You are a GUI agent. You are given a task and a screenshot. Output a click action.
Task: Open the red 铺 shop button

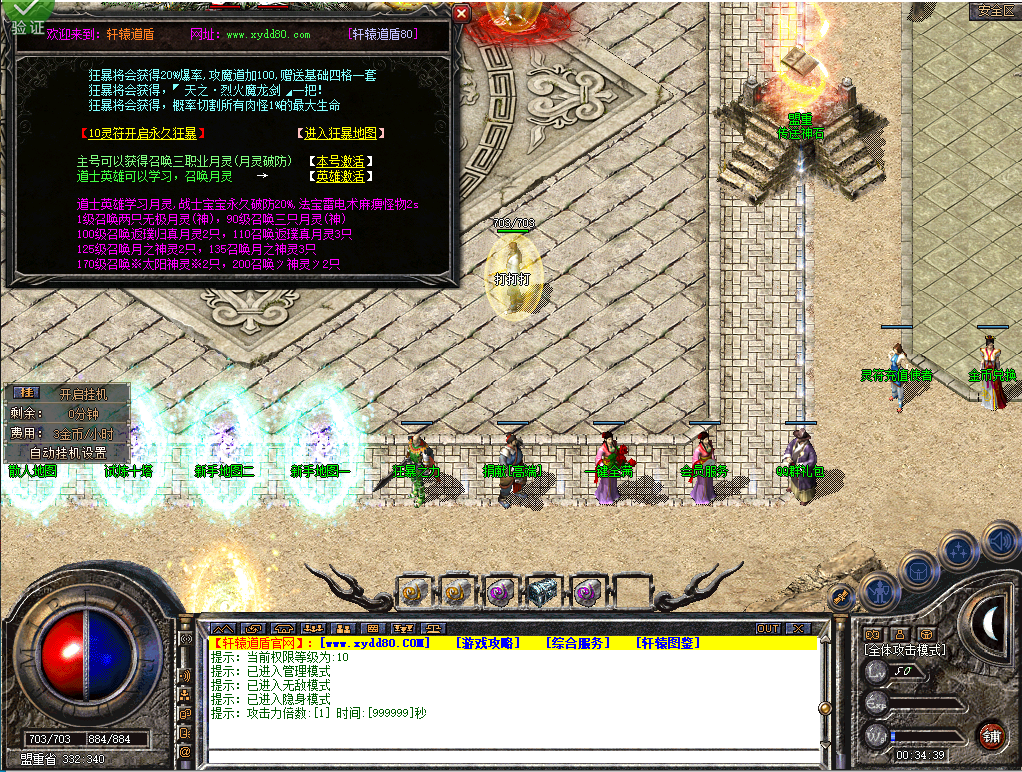991,737
